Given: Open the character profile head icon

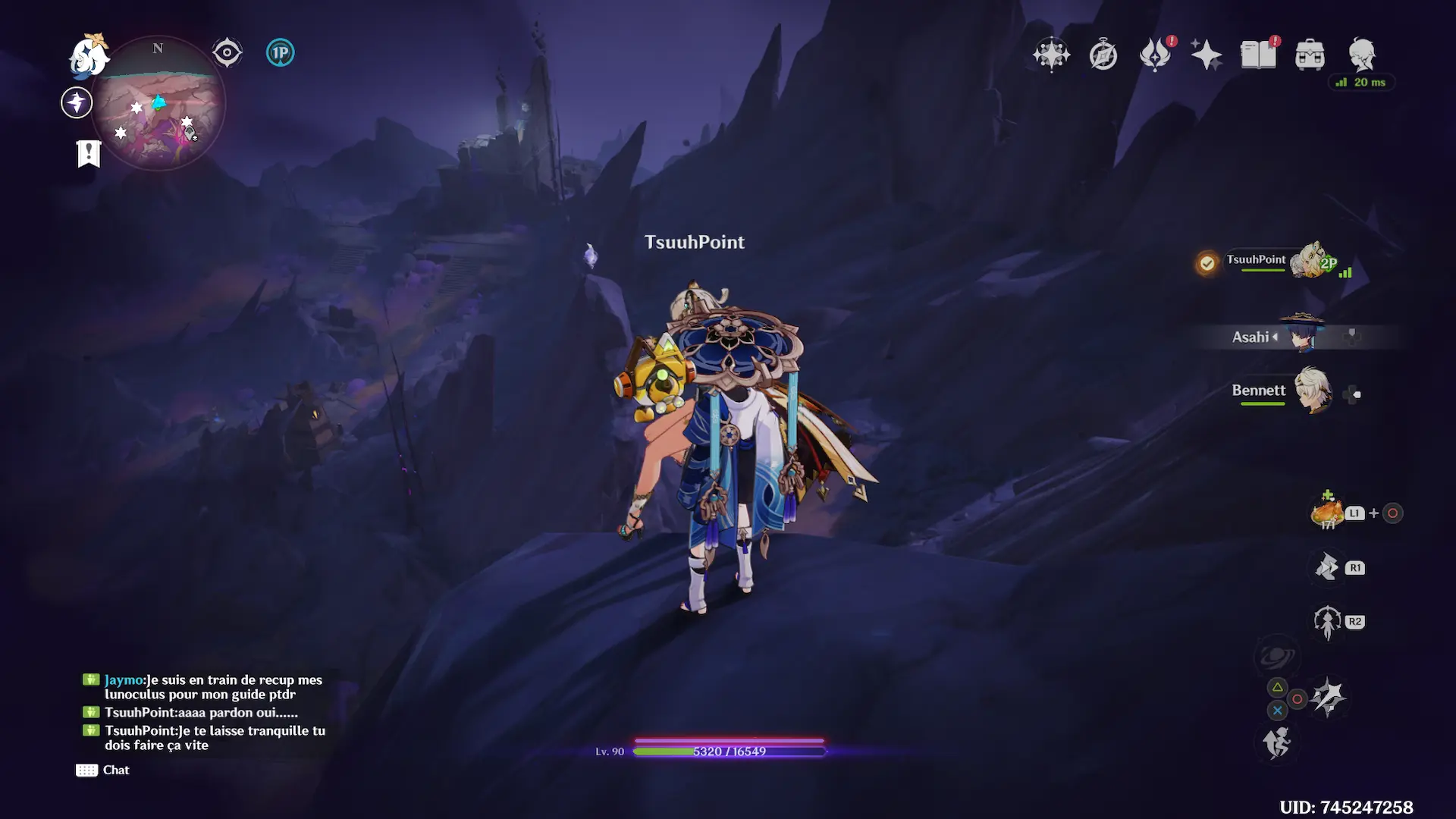Looking at the screenshot, I should [x=1362, y=55].
